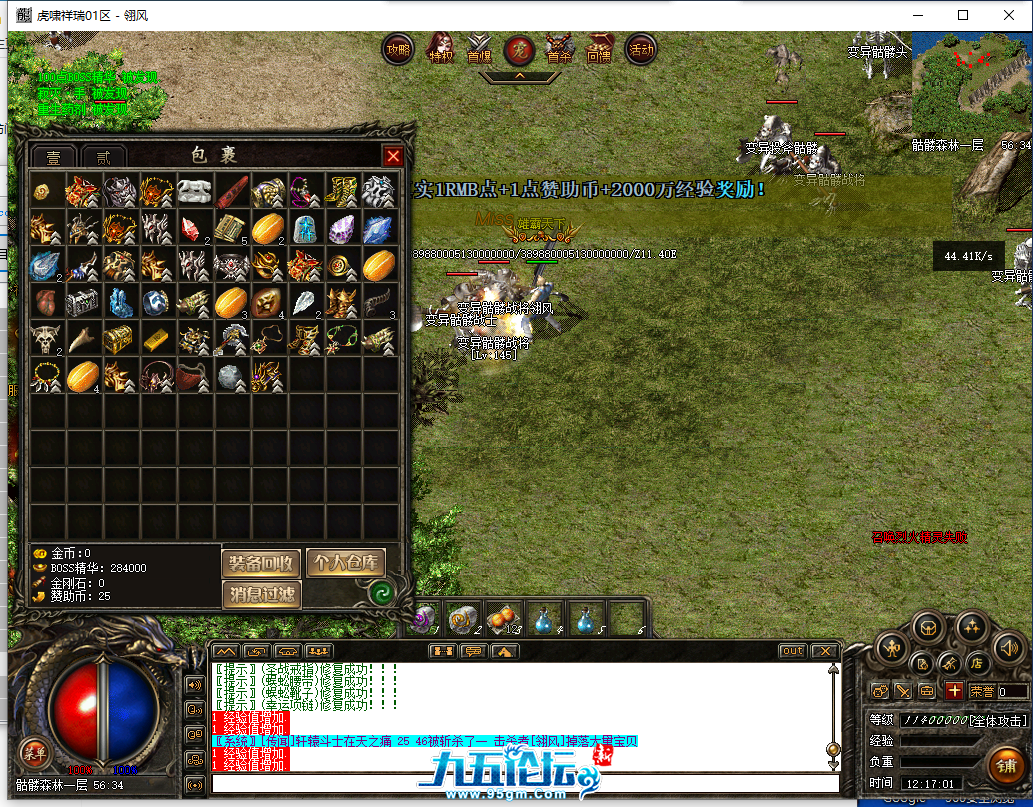Open the round 铺 shop button
Viewport: 1033px width, 807px height.
1005,765
